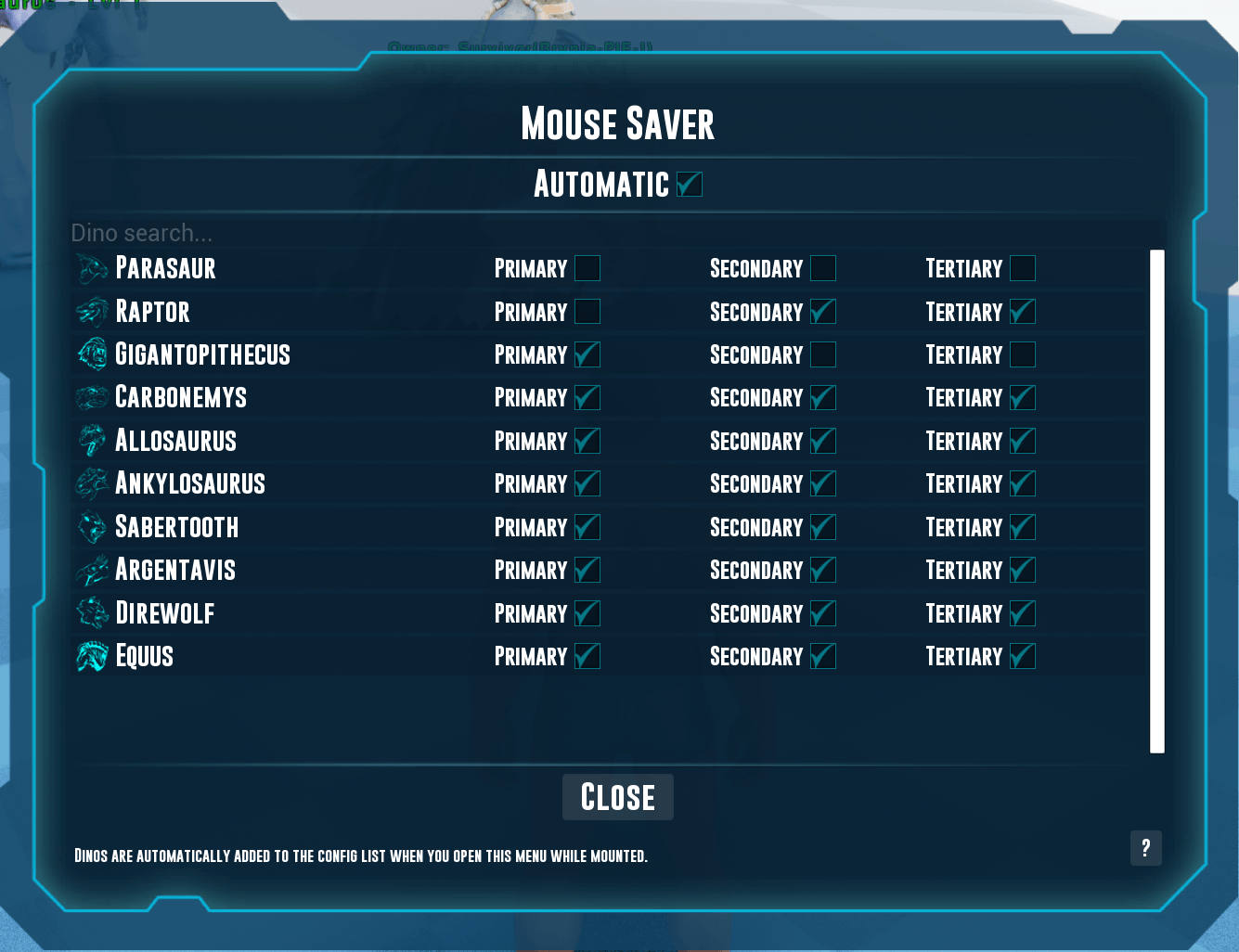Toggle Equus Tertiary checkbox
1239x952 pixels.
(1022, 656)
